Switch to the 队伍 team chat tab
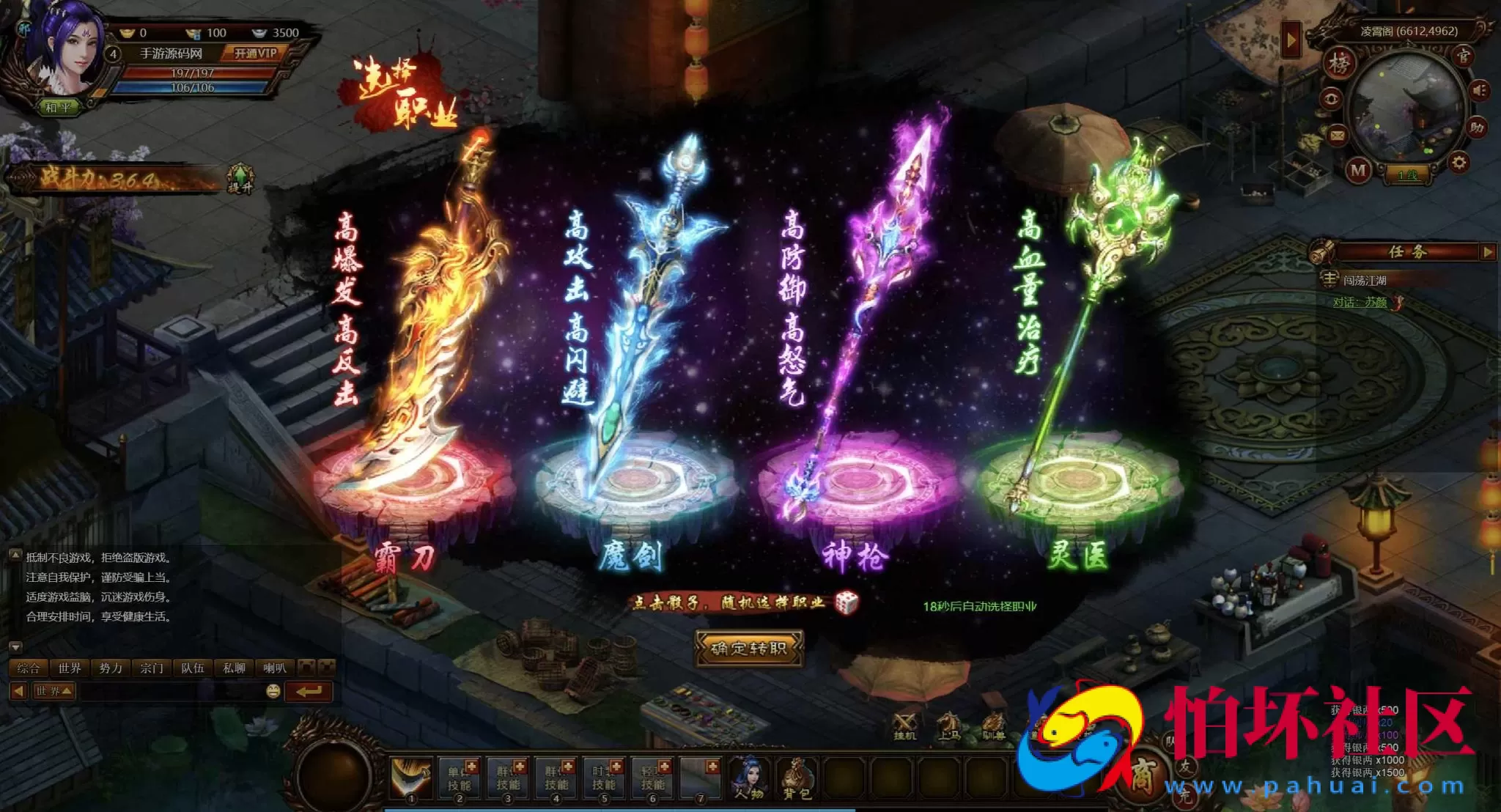This screenshot has height=812, width=1501. (x=193, y=668)
